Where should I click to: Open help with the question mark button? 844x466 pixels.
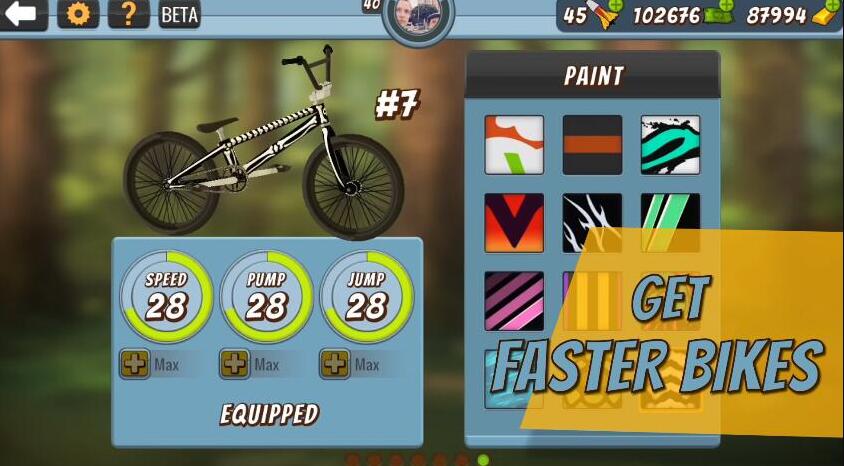128,14
